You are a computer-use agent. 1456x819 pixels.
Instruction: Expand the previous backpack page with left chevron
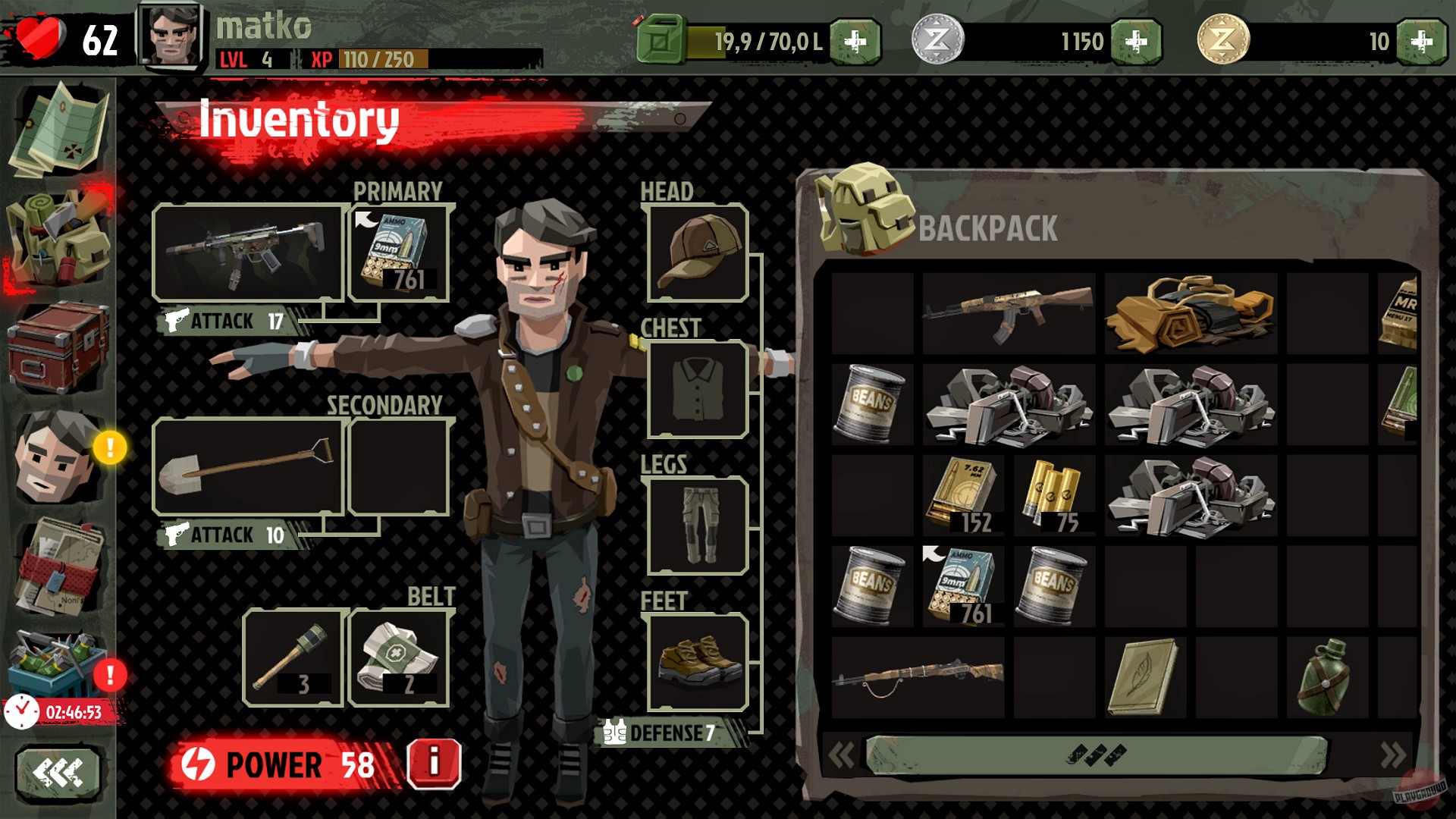[842, 755]
